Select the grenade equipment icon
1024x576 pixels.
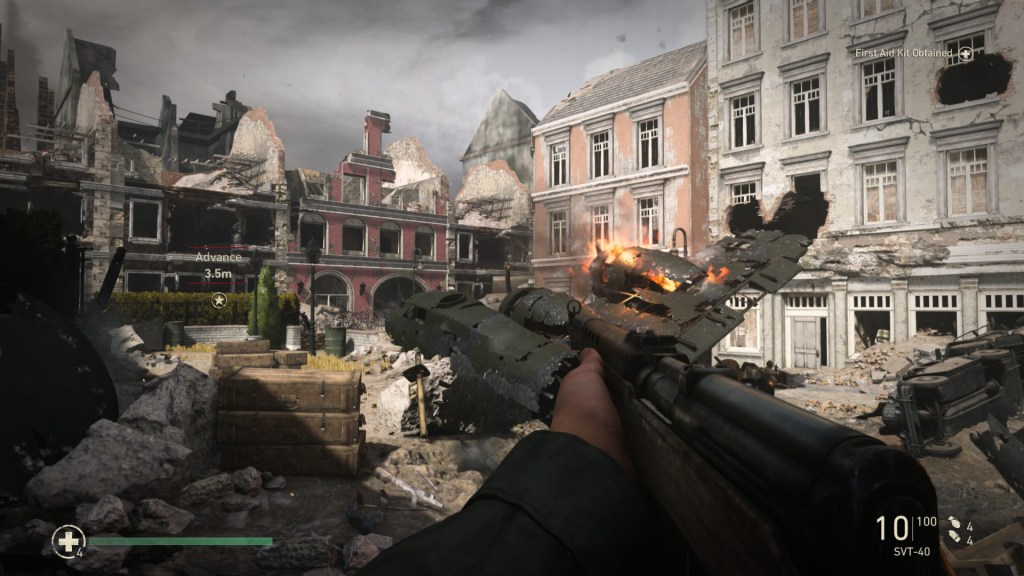point(955,522)
